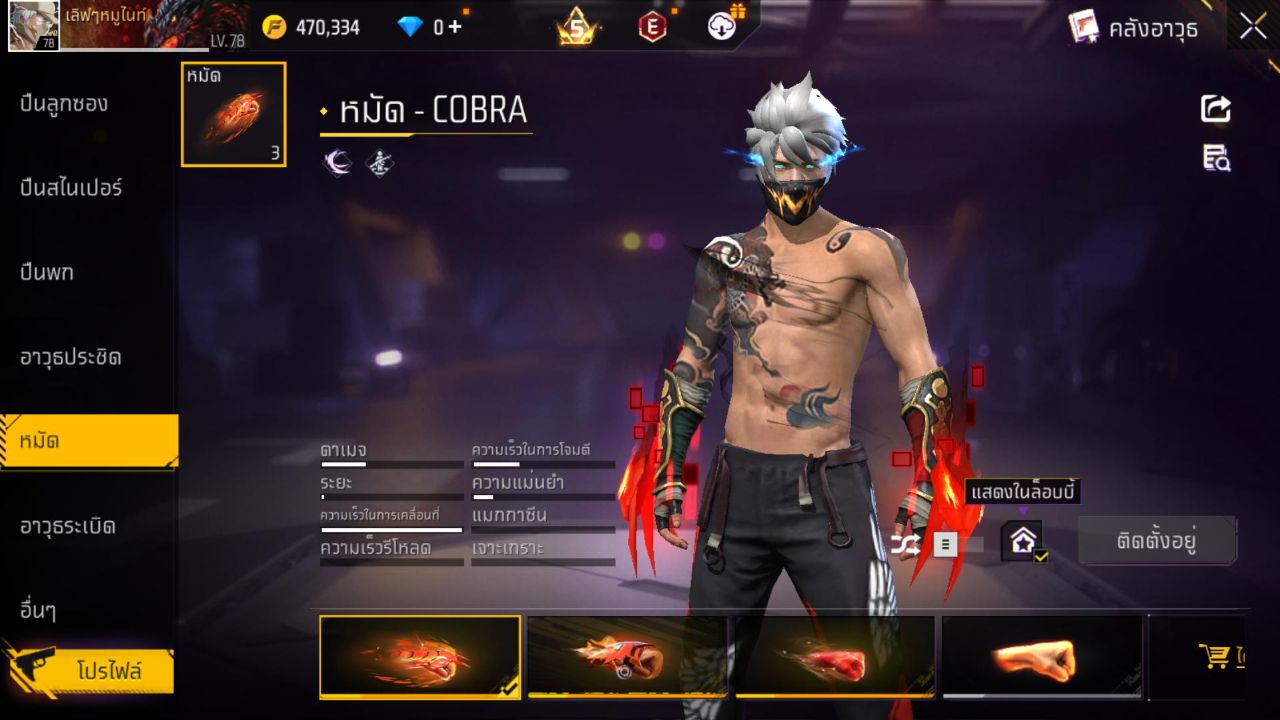The image size is (1280, 720).
Task: Open the shopping cart at bottom right
Action: click(1215, 655)
